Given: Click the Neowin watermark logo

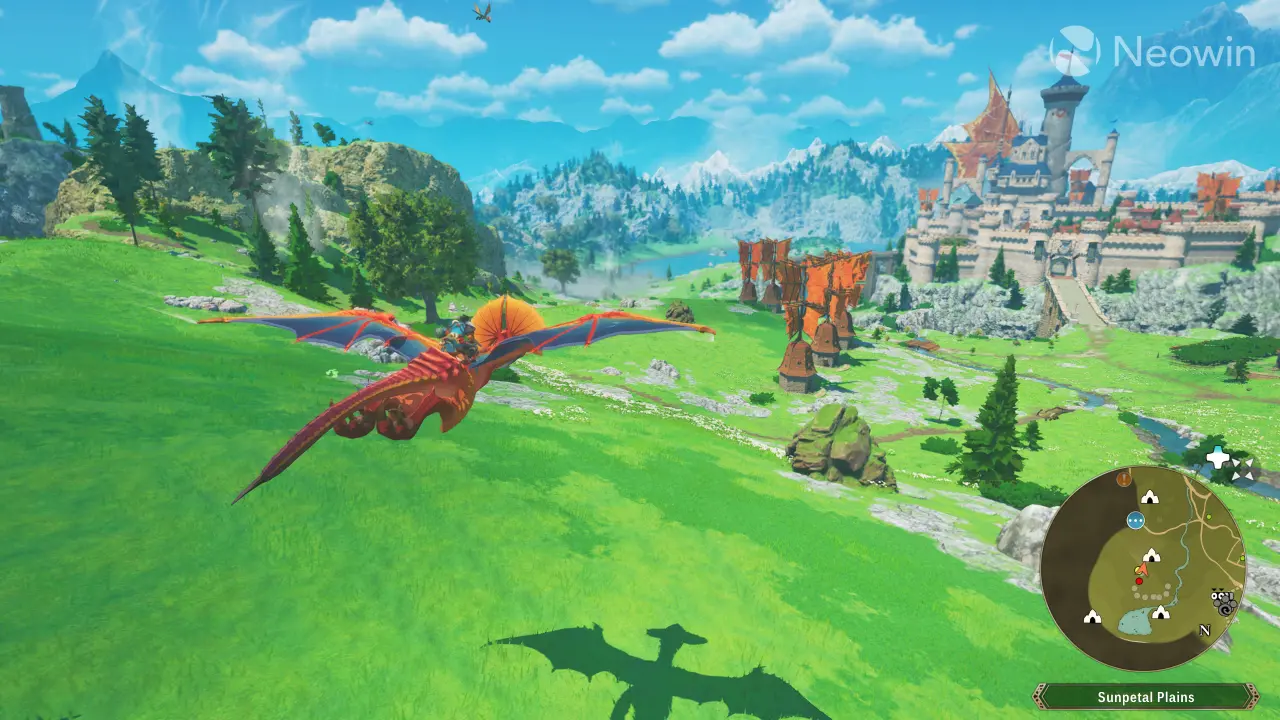Looking at the screenshot, I should click(x=1152, y=52).
